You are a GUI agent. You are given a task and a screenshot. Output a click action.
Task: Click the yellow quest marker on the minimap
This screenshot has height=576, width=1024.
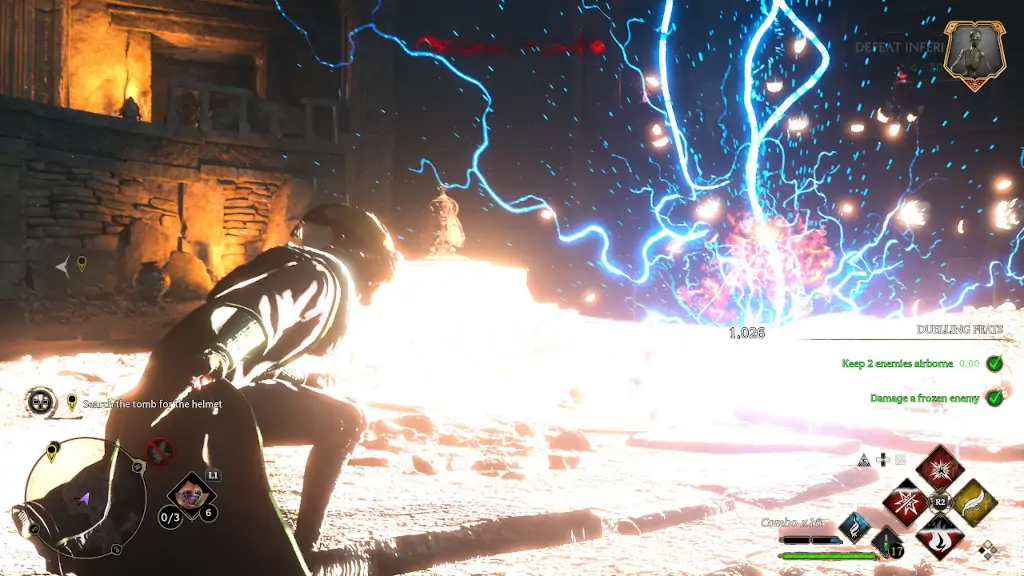[x=51, y=452]
